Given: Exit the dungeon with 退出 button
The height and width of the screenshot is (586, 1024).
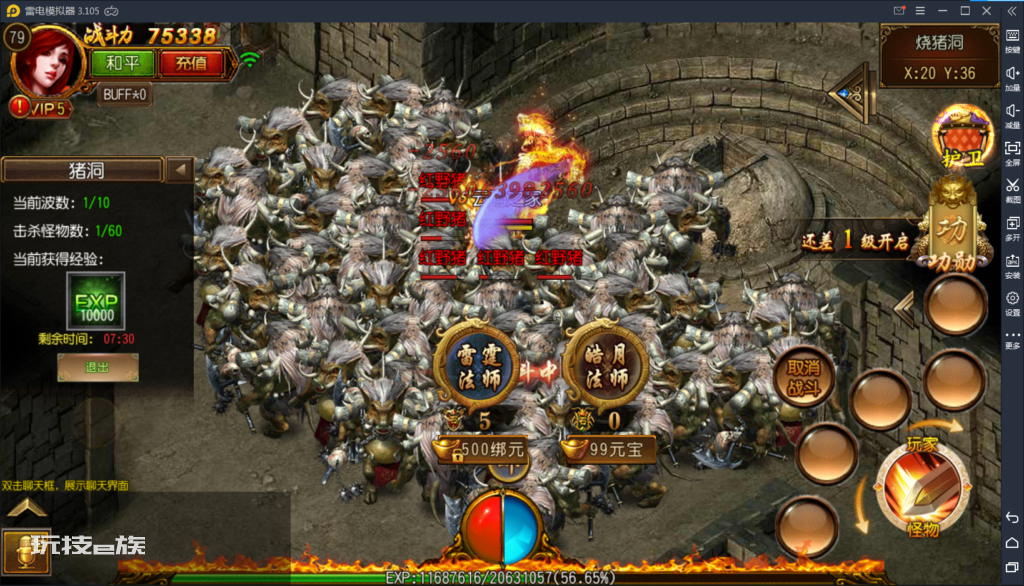Looking at the screenshot, I should pyautogui.click(x=97, y=367).
